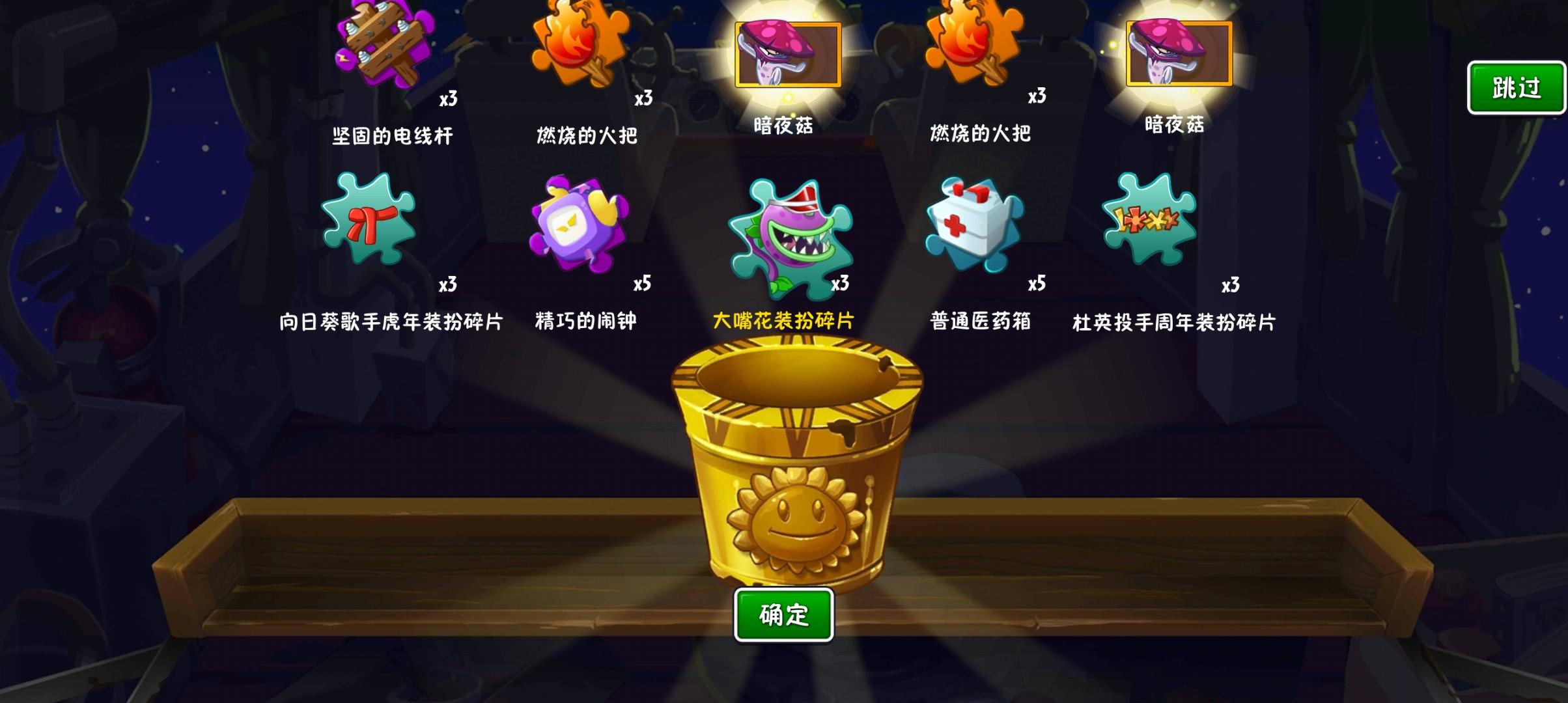
Task: Click the 暗夜菇 label under the glowing card
Action: click(785, 126)
